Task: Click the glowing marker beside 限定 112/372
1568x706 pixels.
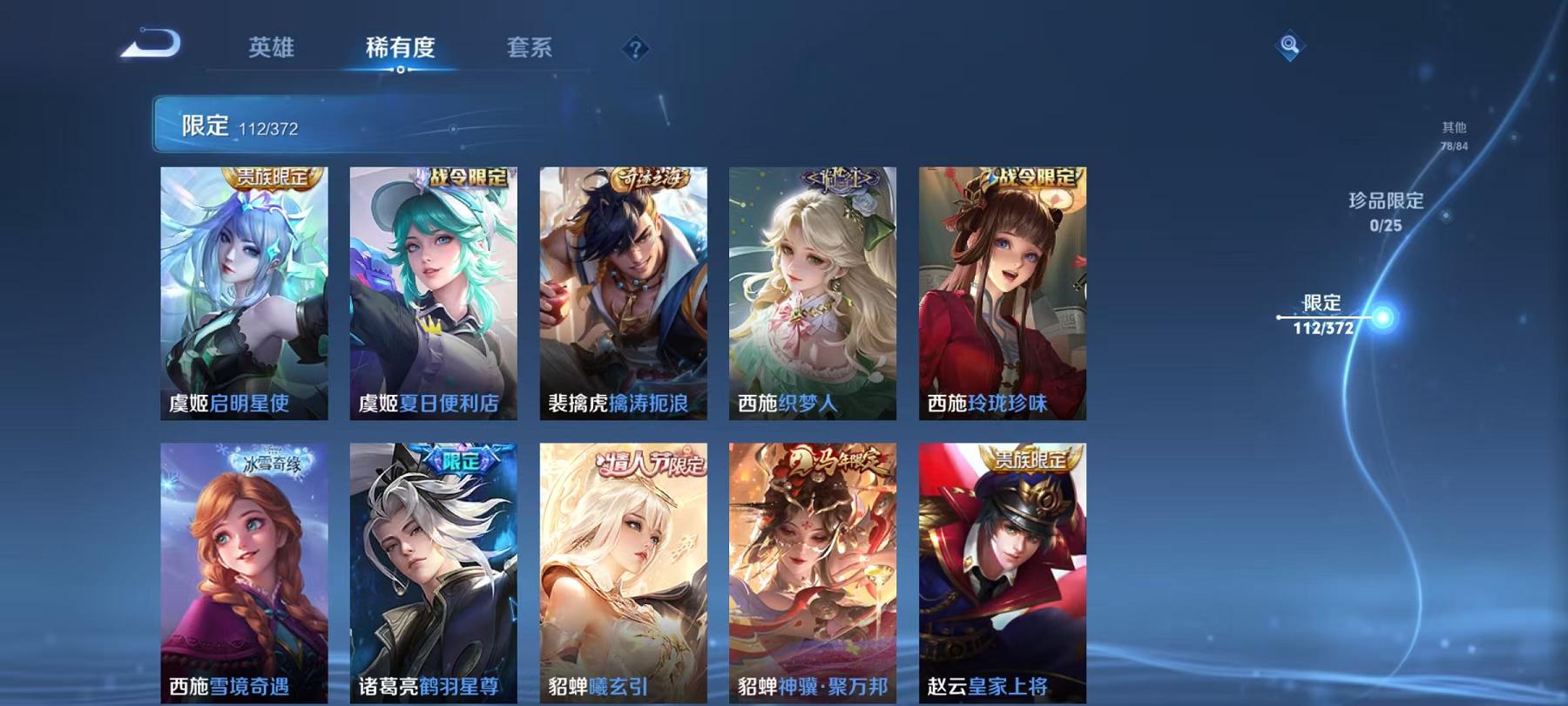Action: click(1382, 319)
